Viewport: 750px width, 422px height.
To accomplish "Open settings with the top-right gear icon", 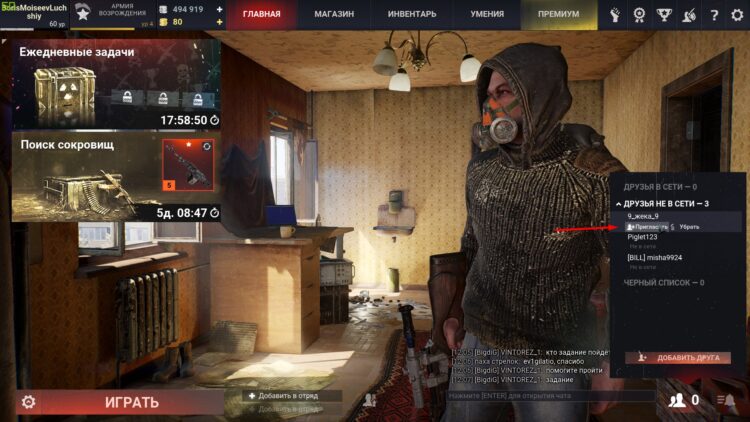I will tap(737, 15).
